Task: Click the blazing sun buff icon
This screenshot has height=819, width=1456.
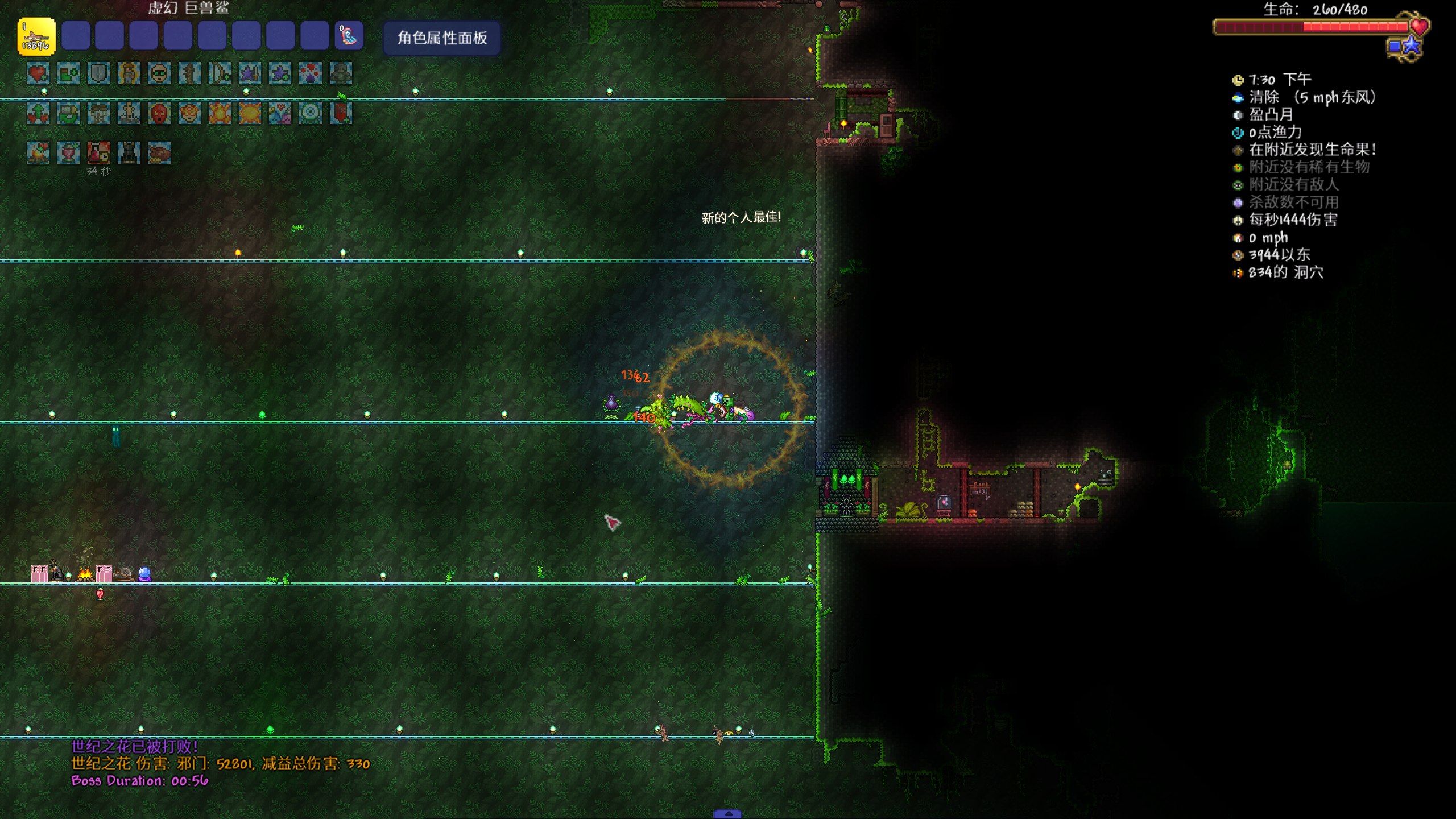Action: (250, 113)
